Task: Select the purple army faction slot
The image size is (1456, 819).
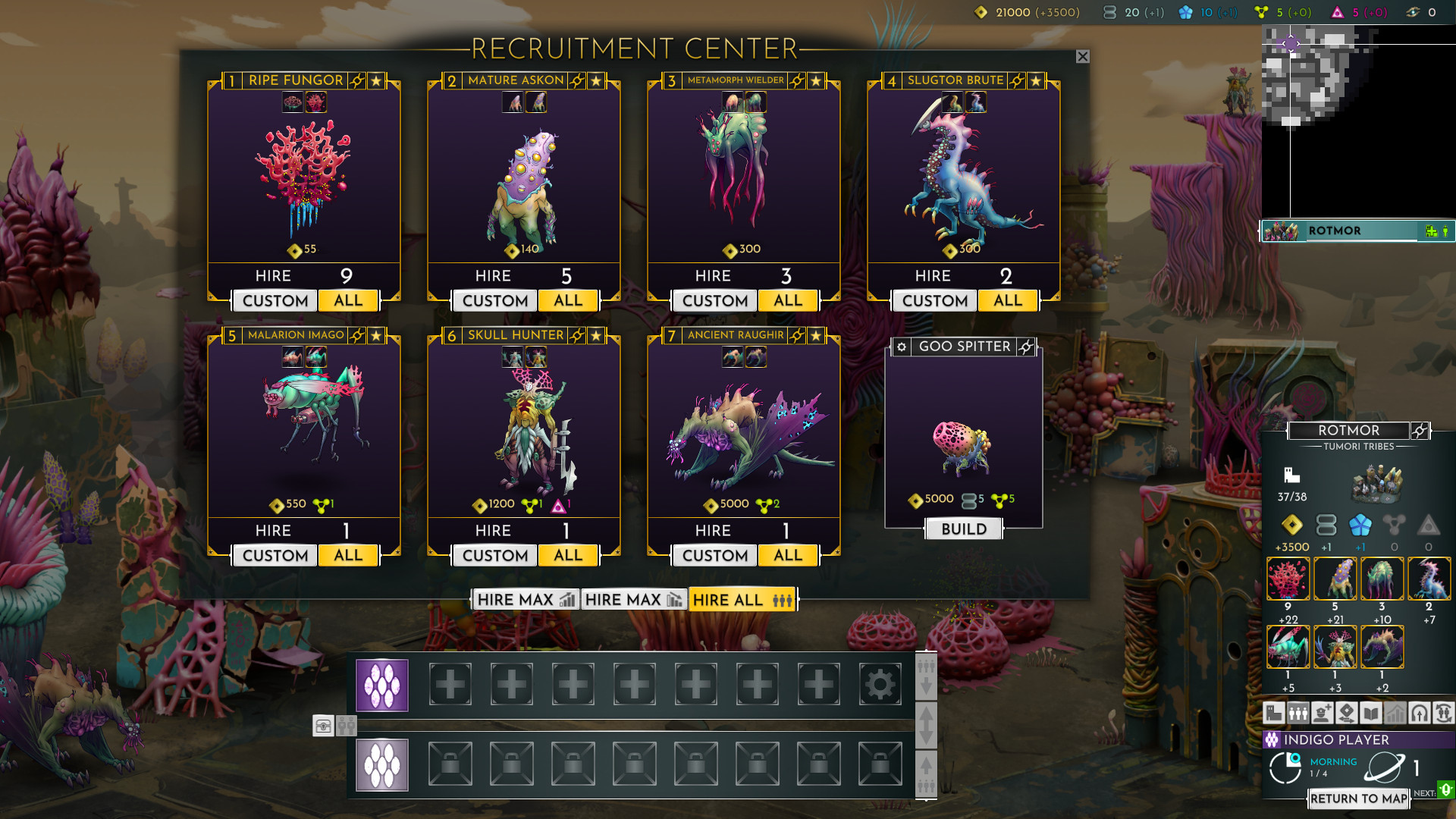Action: pos(382,686)
